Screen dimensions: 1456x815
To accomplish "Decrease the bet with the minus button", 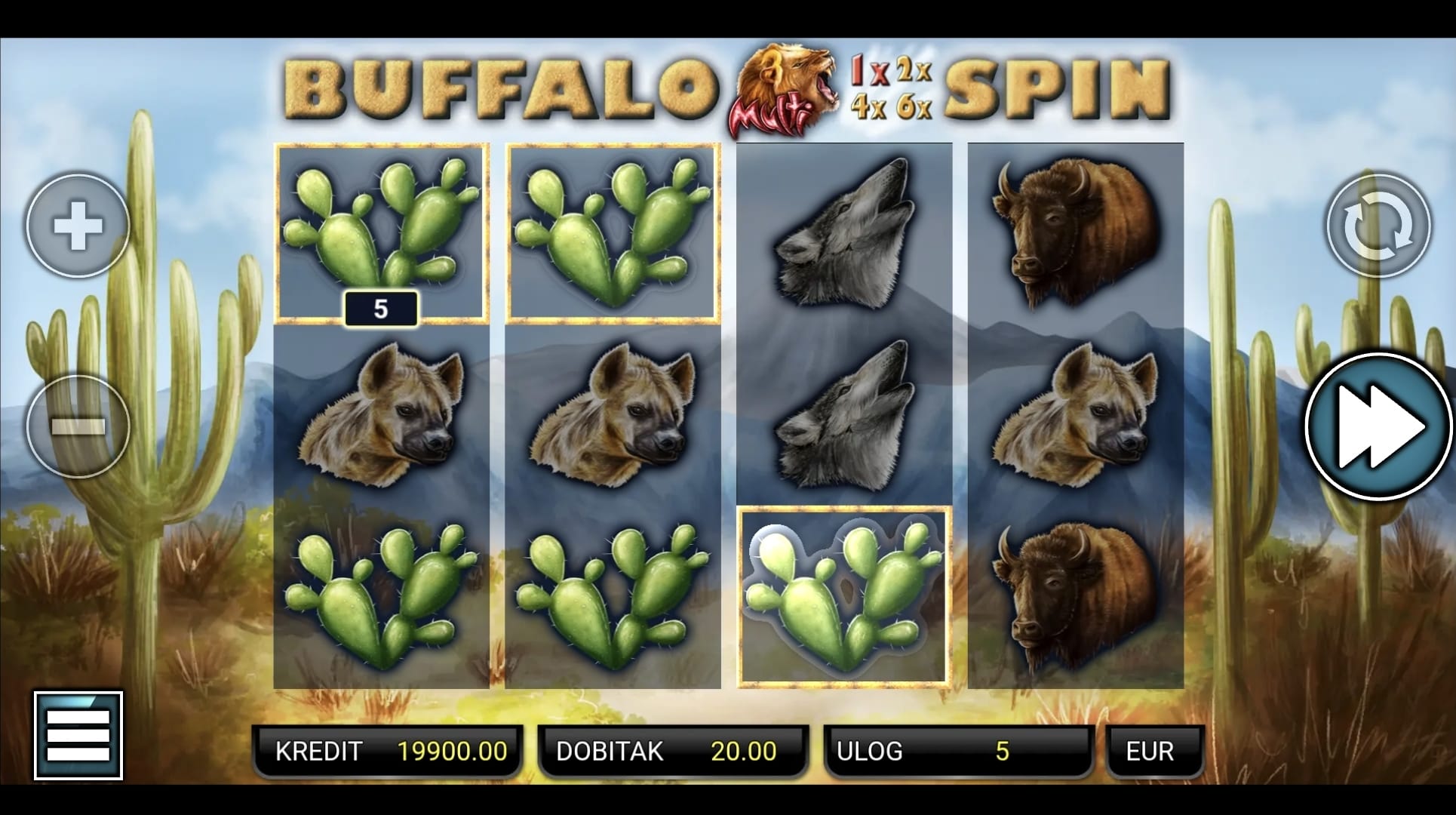I will [78, 426].
